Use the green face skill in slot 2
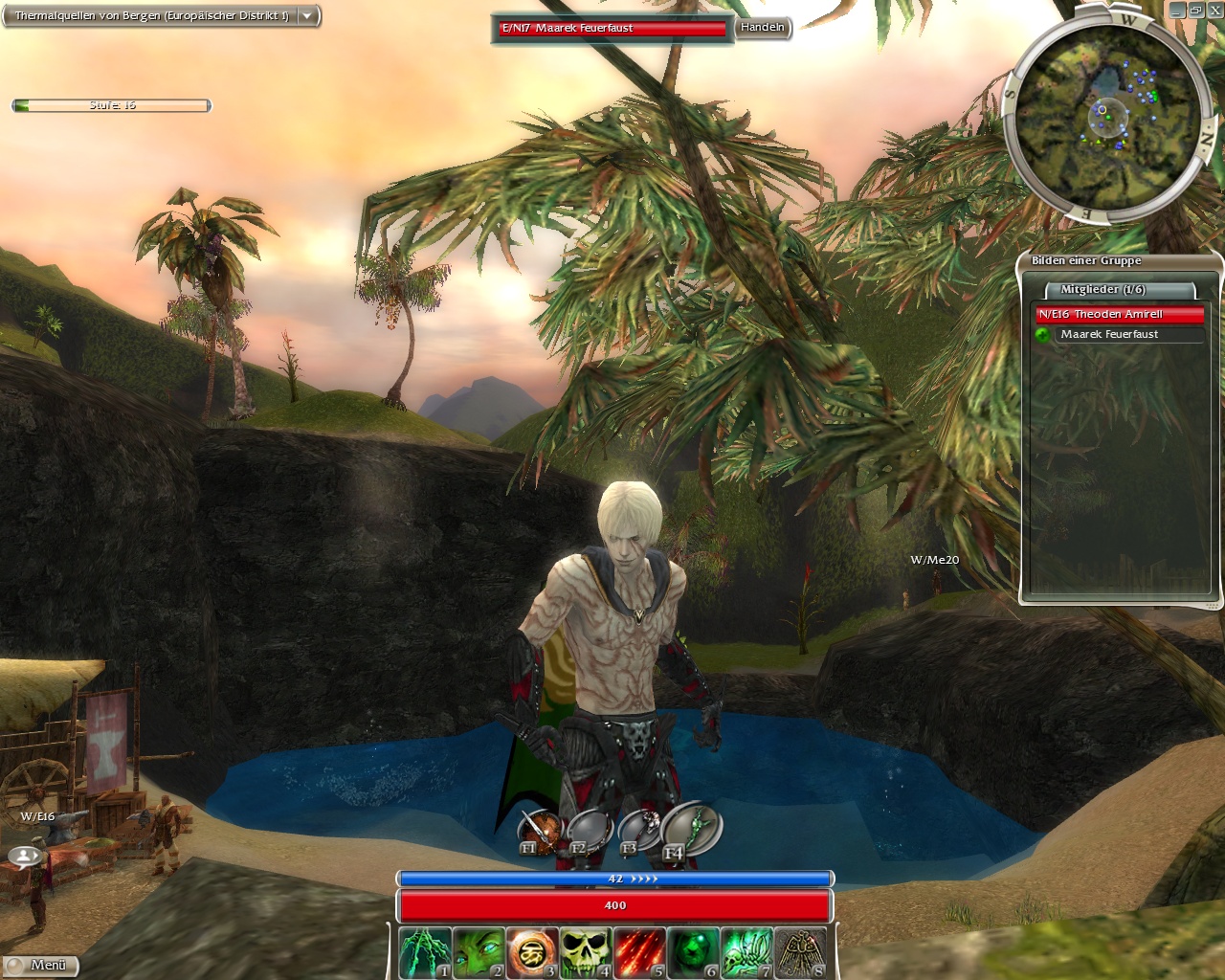Screen dimensions: 1225x980 [x=478, y=953]
